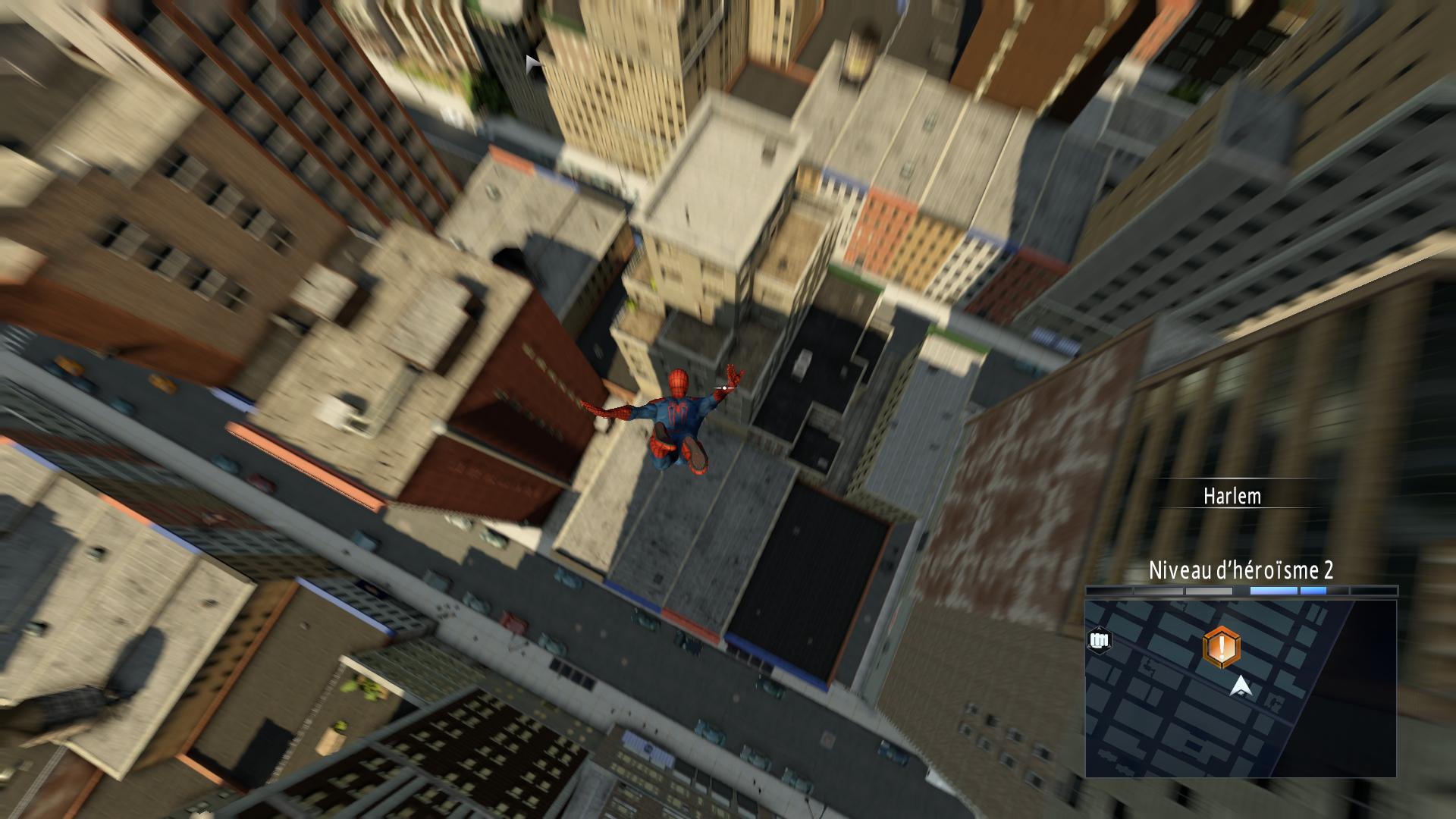Click the white player arrow on minimap

(x=1241, y=686)
